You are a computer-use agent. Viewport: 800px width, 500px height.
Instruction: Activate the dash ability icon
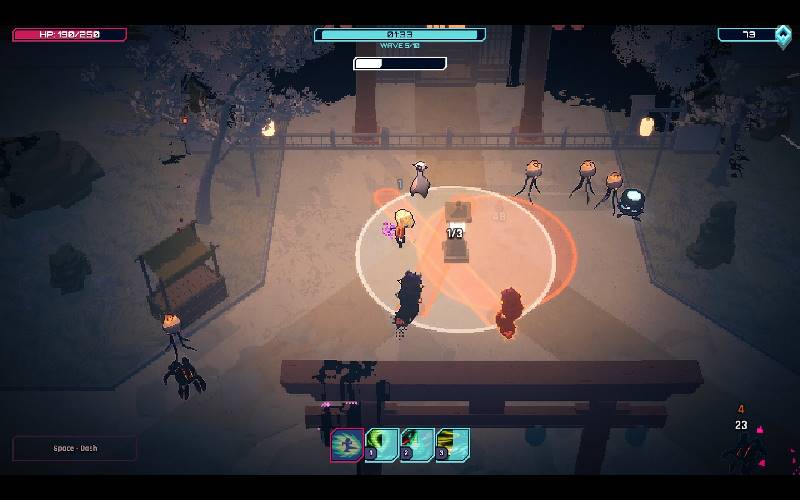(x=347, y=444)
